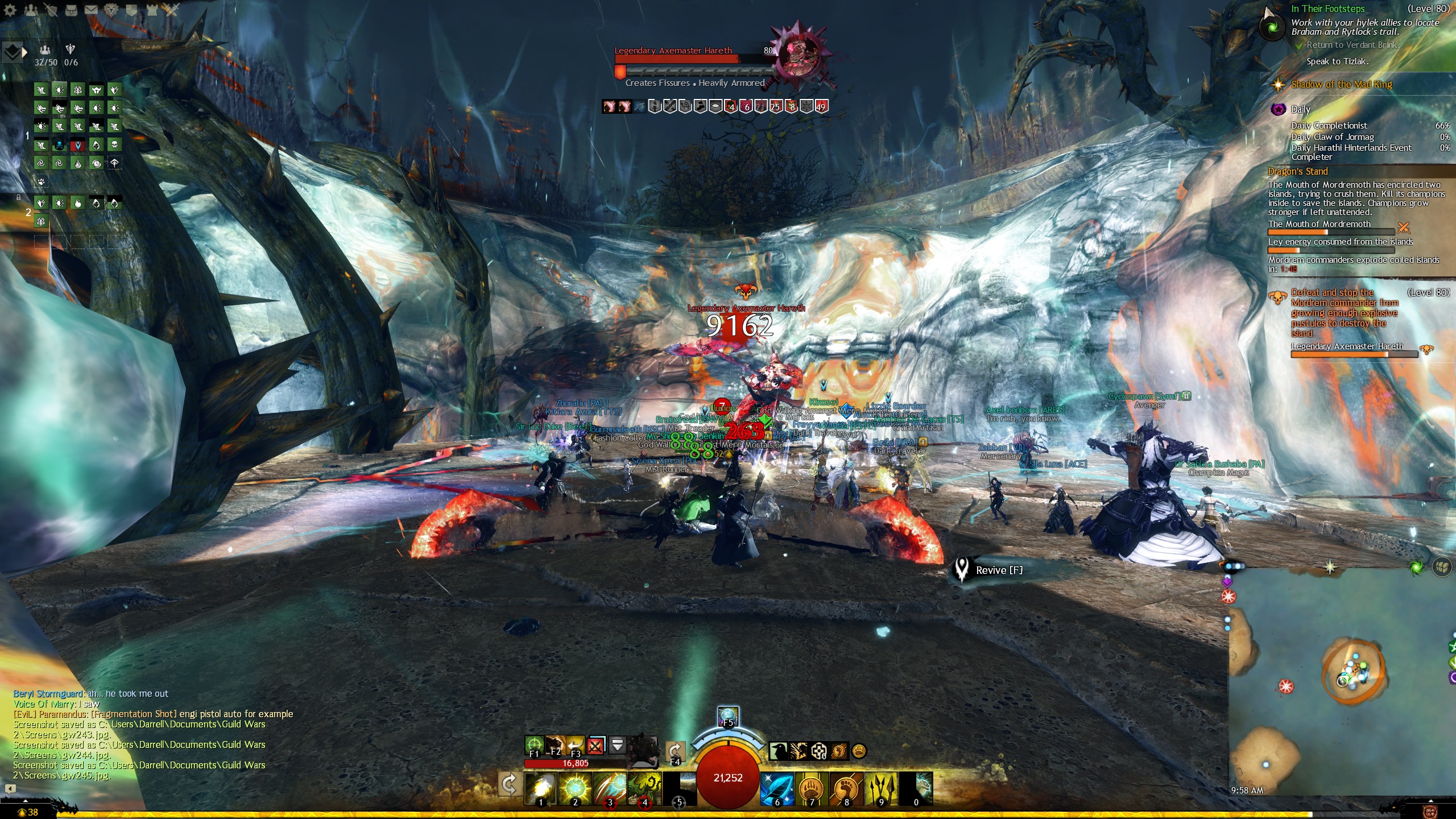Click the black panther pet portrait

643,751
